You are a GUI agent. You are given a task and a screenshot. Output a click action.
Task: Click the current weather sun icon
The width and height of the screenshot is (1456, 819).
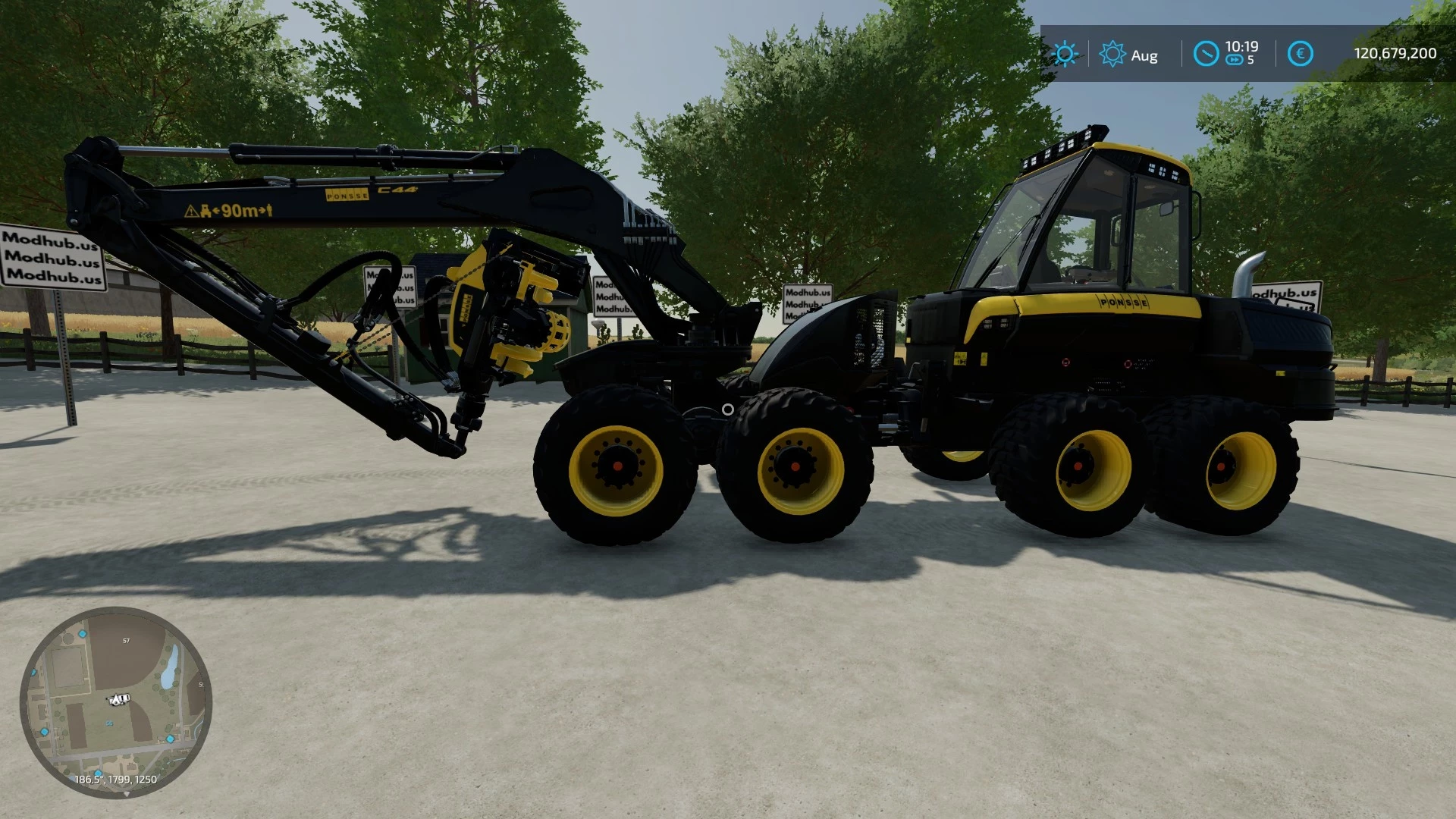tap(1065, 55)
